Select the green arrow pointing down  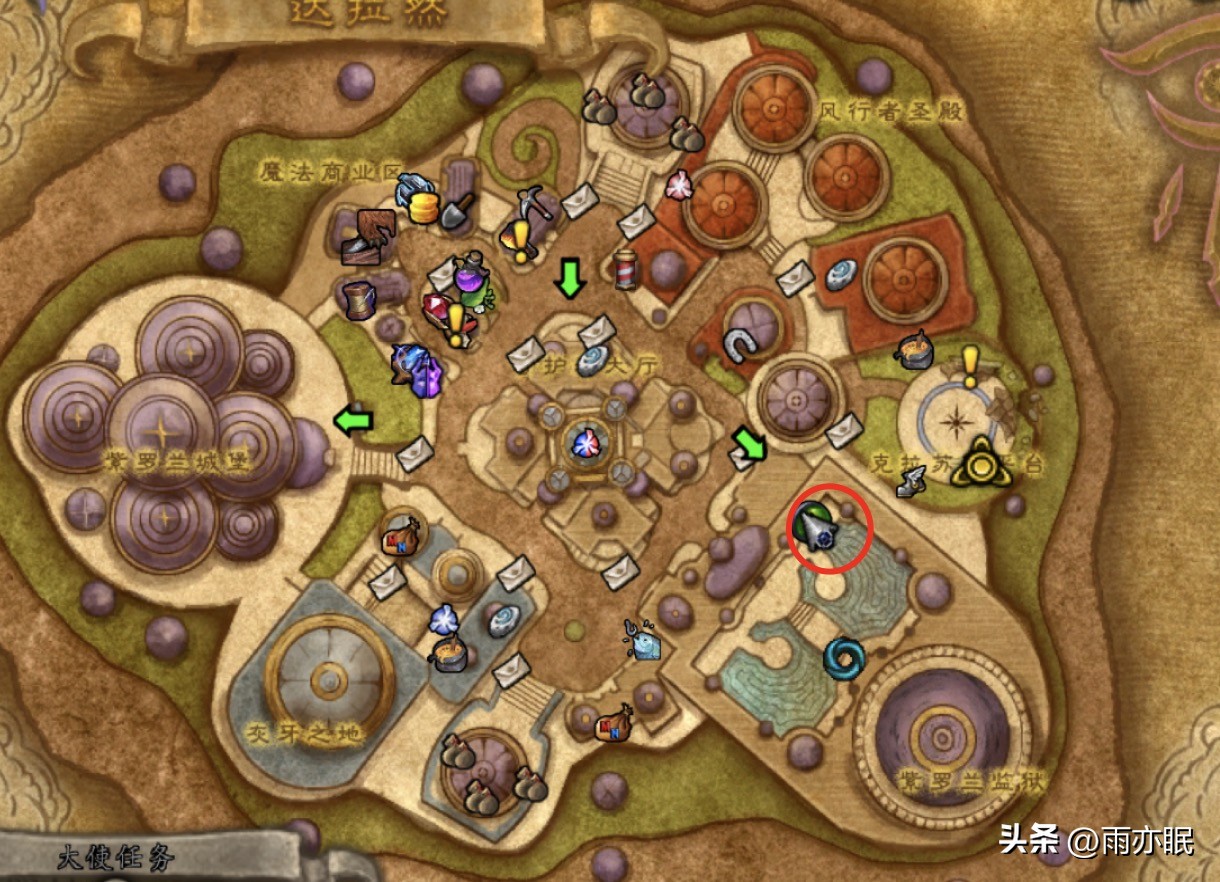click(570, 280)
